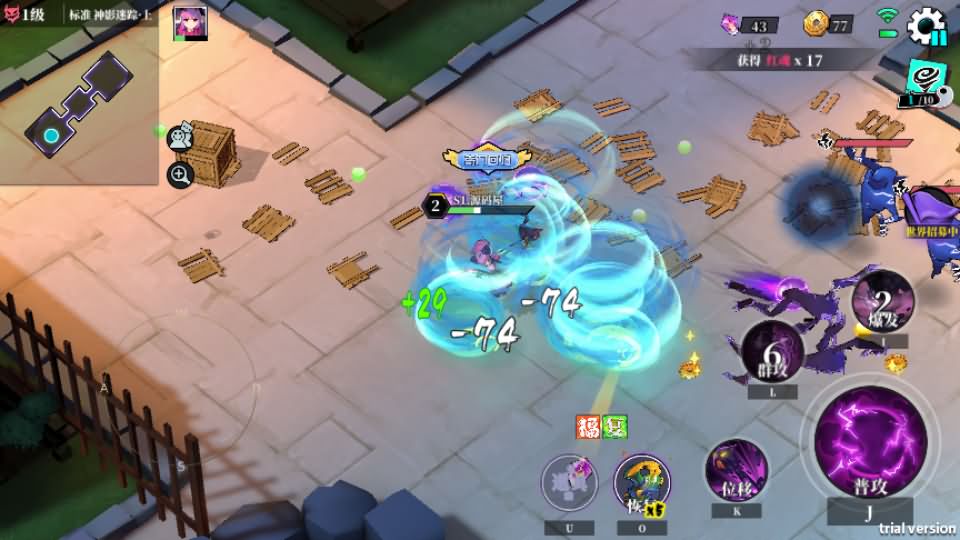Select the pink-haired character portrait
The width and height of the screenshot is (960, 540).
[x=190, y=23]
